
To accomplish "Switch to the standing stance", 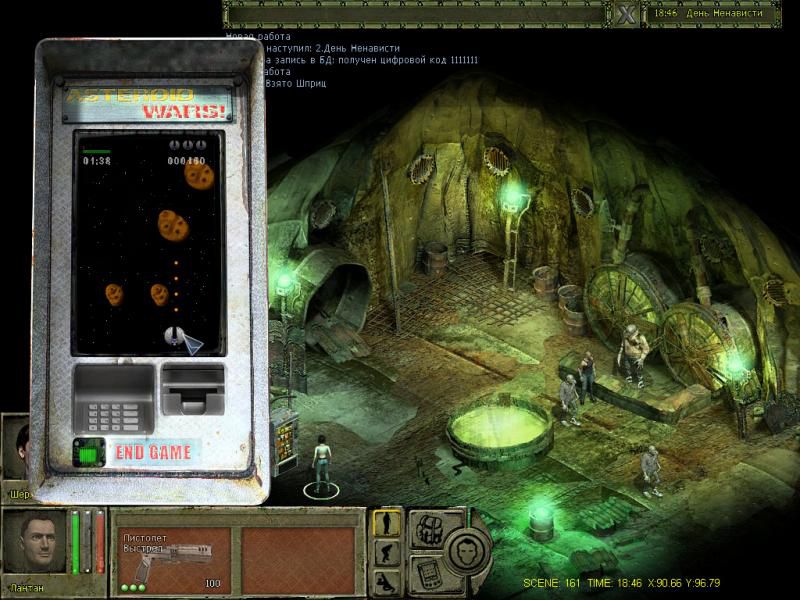I will [x=388, y=524].
